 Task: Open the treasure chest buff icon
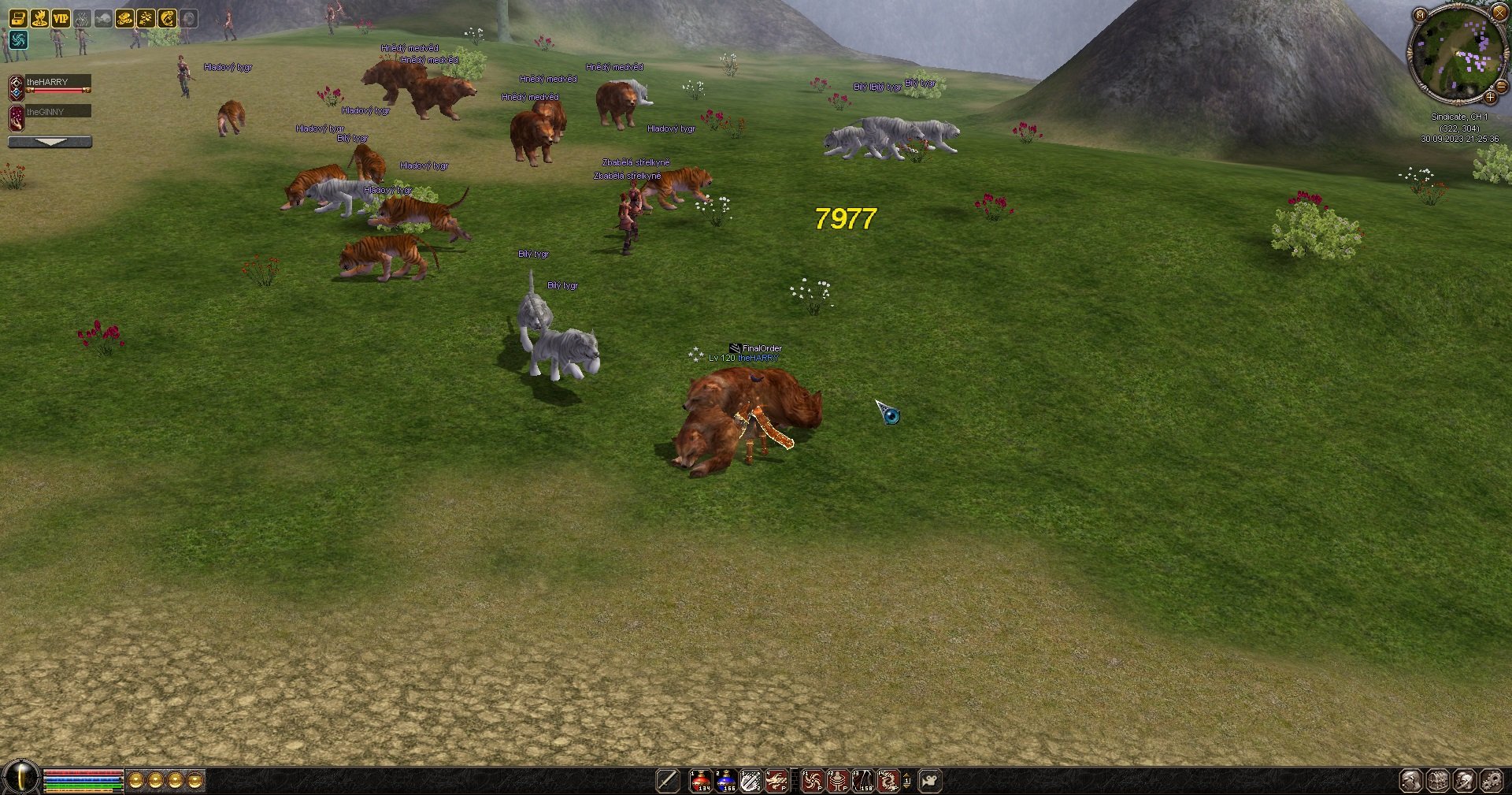point(18,17)
